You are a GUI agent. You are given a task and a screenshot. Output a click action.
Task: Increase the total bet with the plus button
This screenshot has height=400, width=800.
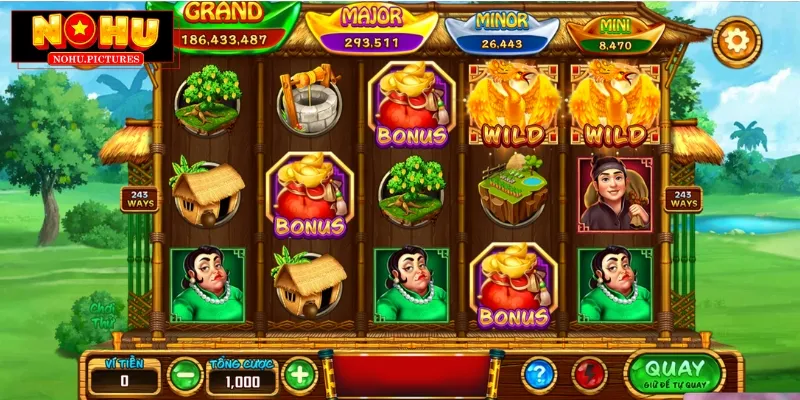coord(299,375)
